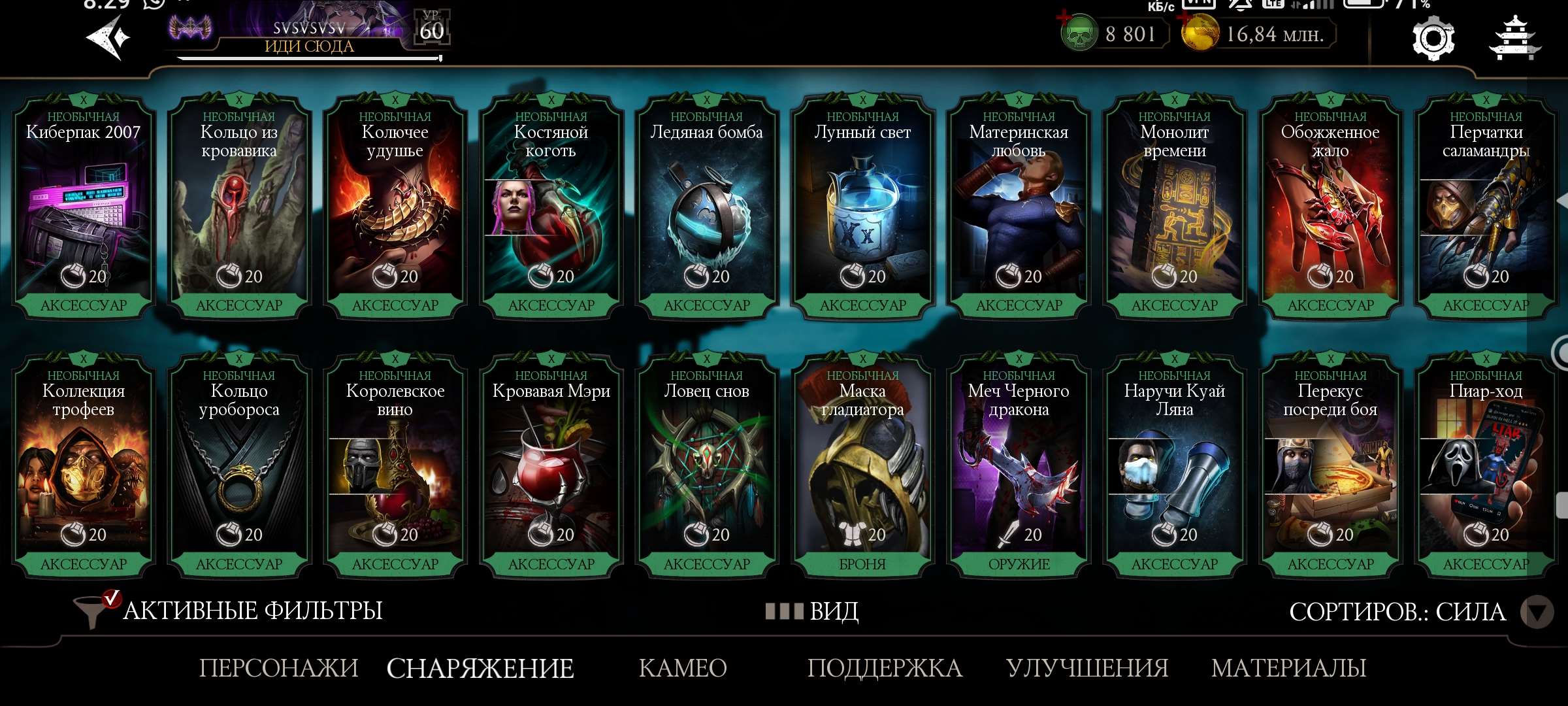Open the pagoda home screen
Image resolution: width=1568 pixels, height=706 pixels.
(1514, 39)
